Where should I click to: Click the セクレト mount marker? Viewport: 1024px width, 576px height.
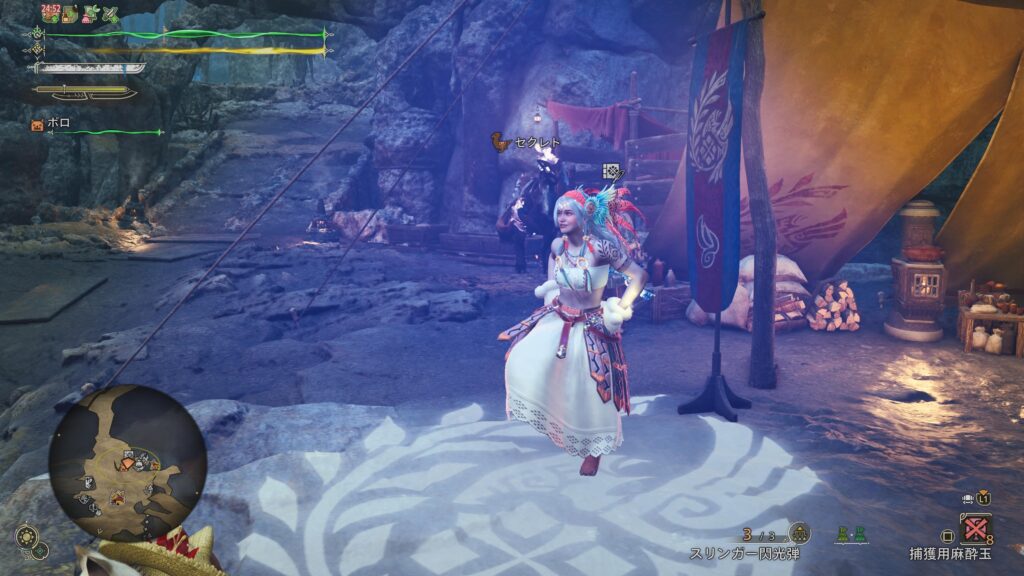(x=499, y=143)
